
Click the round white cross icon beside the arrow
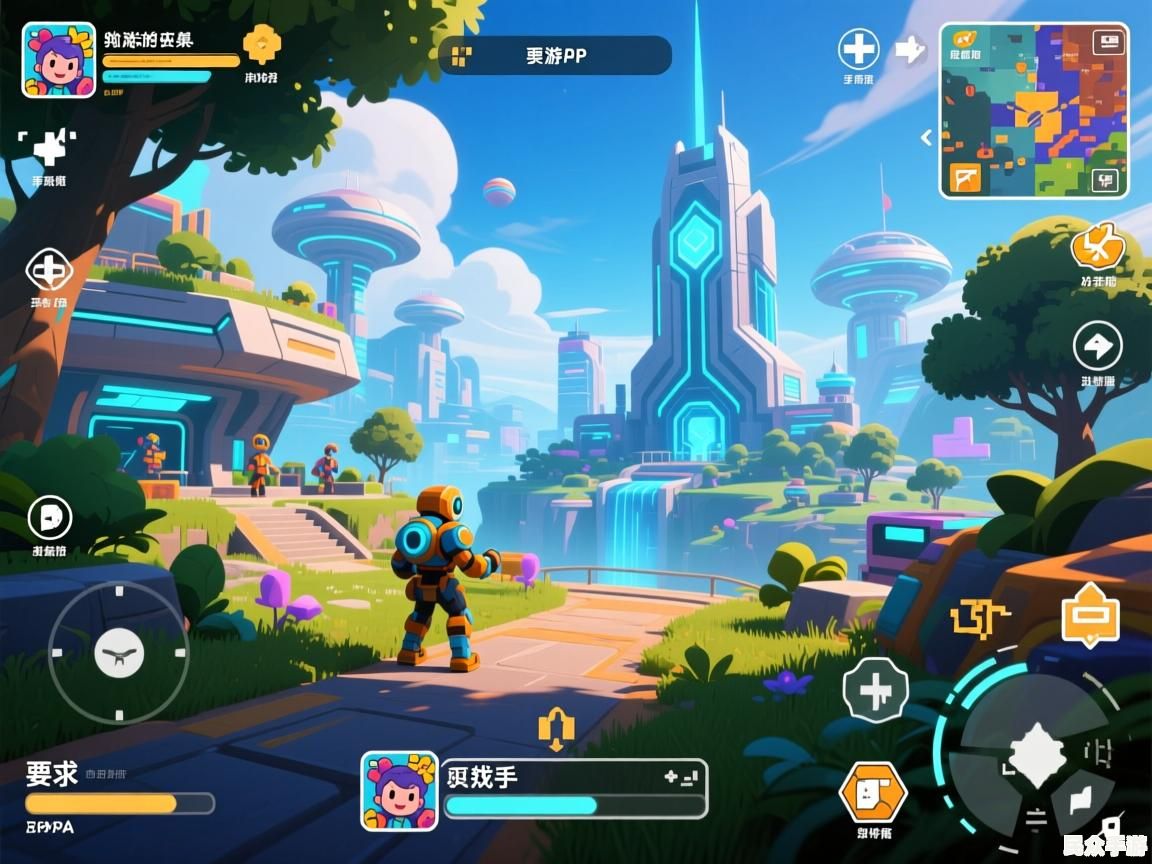[858, 48]
